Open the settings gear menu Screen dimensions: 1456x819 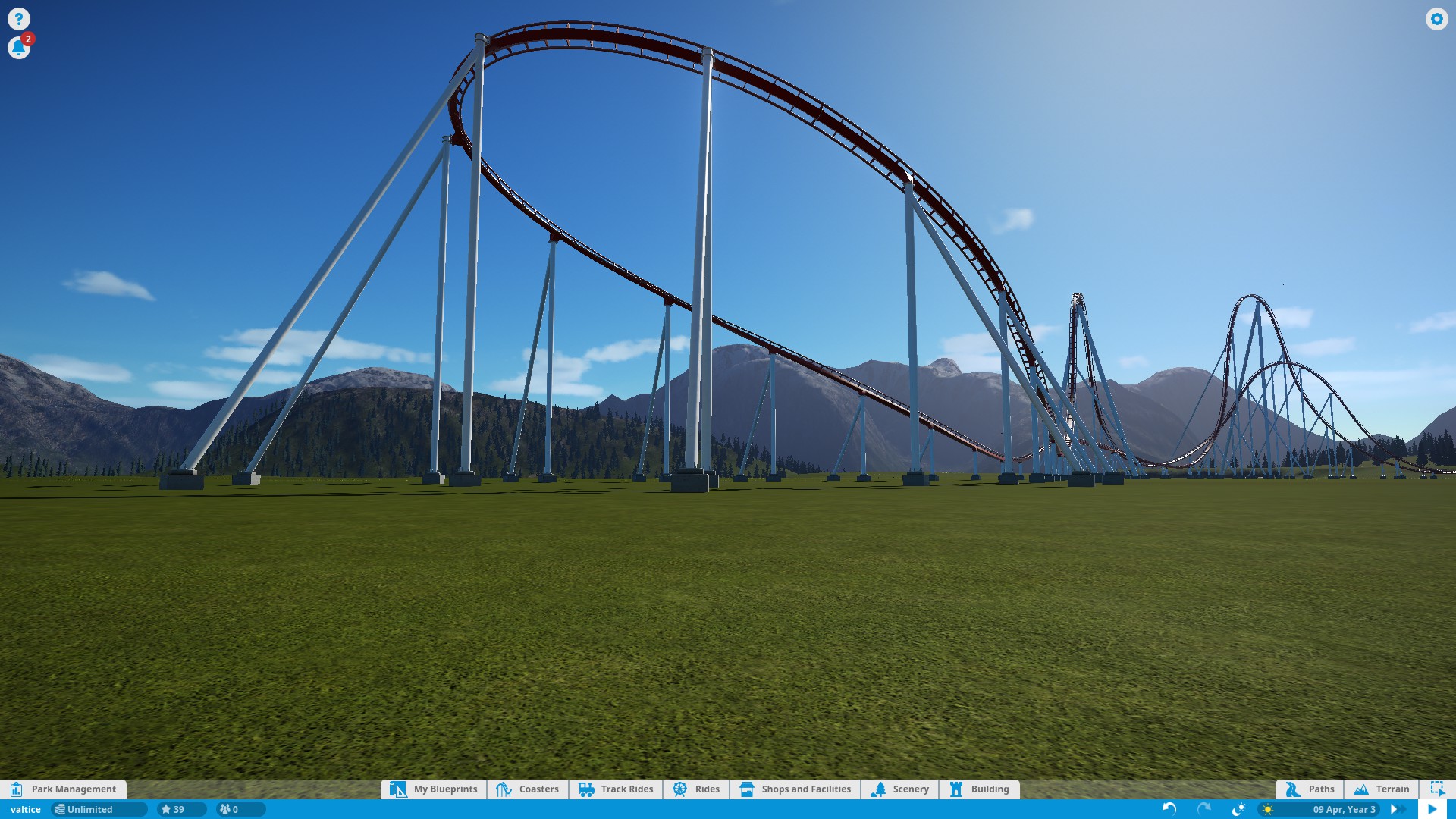point(1436,19)
